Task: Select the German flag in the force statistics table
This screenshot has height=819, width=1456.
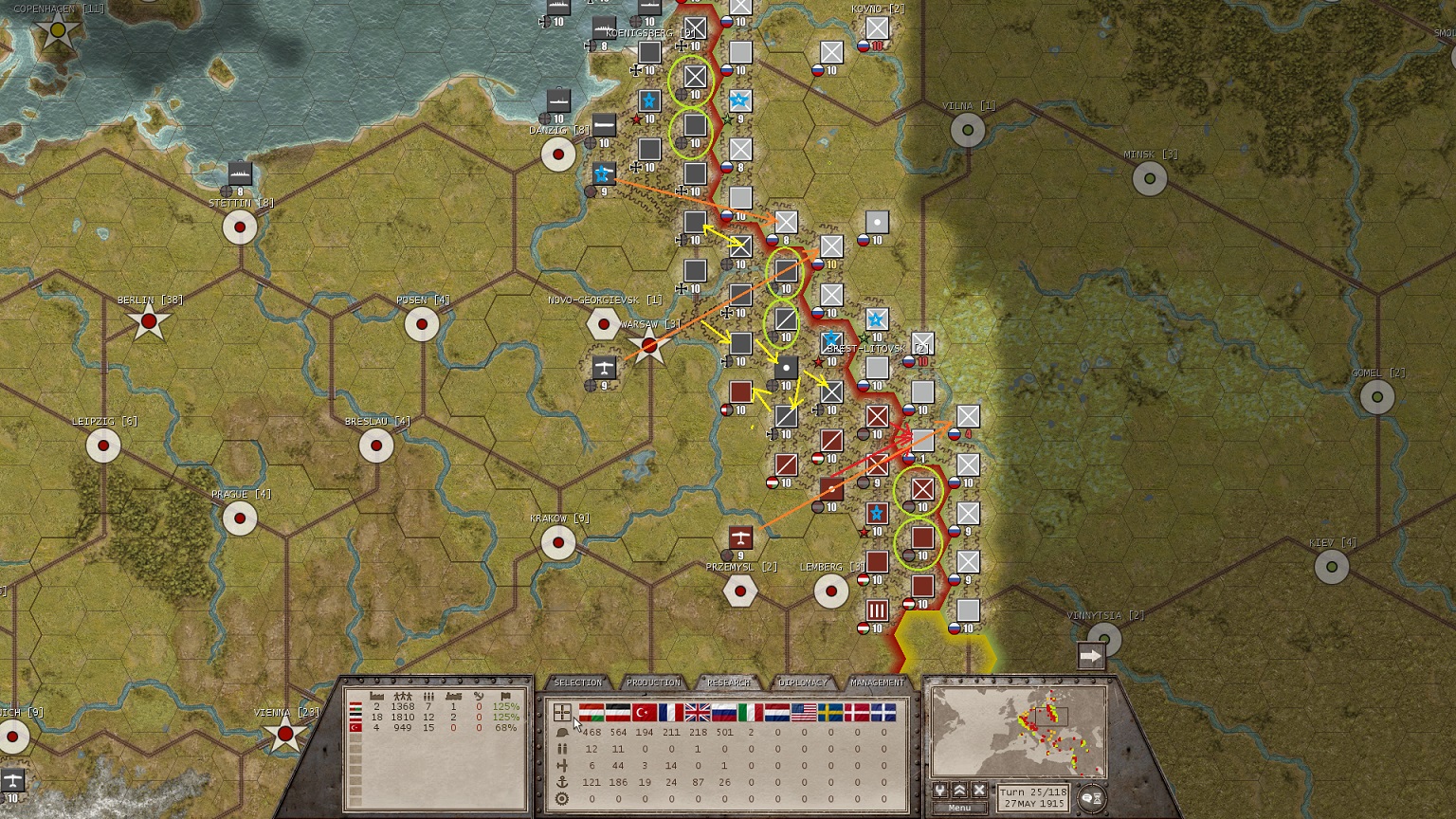Action: pyautogui.click(x=617, y=711)
